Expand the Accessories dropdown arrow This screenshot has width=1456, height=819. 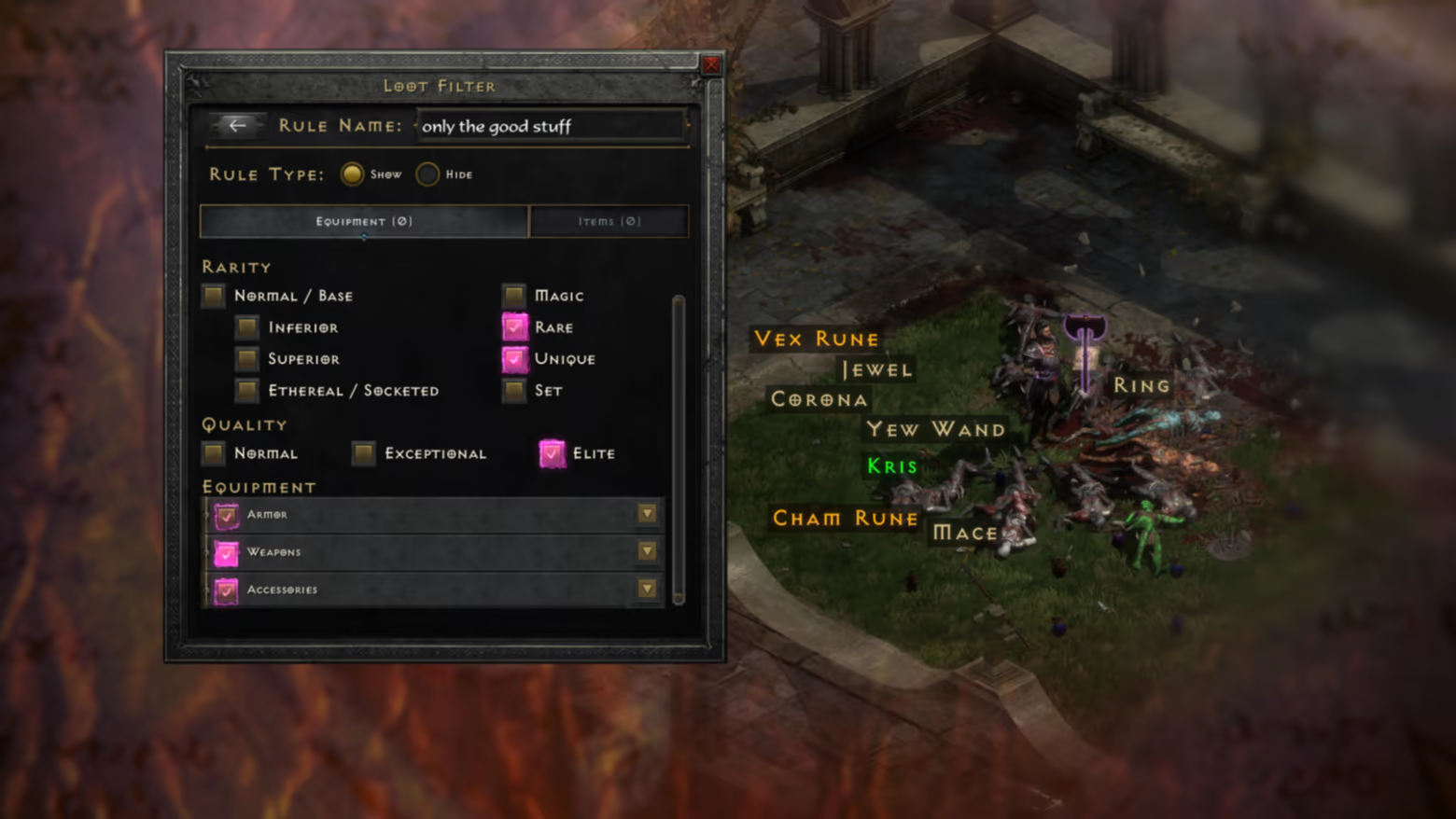click(x=647, y=590)
